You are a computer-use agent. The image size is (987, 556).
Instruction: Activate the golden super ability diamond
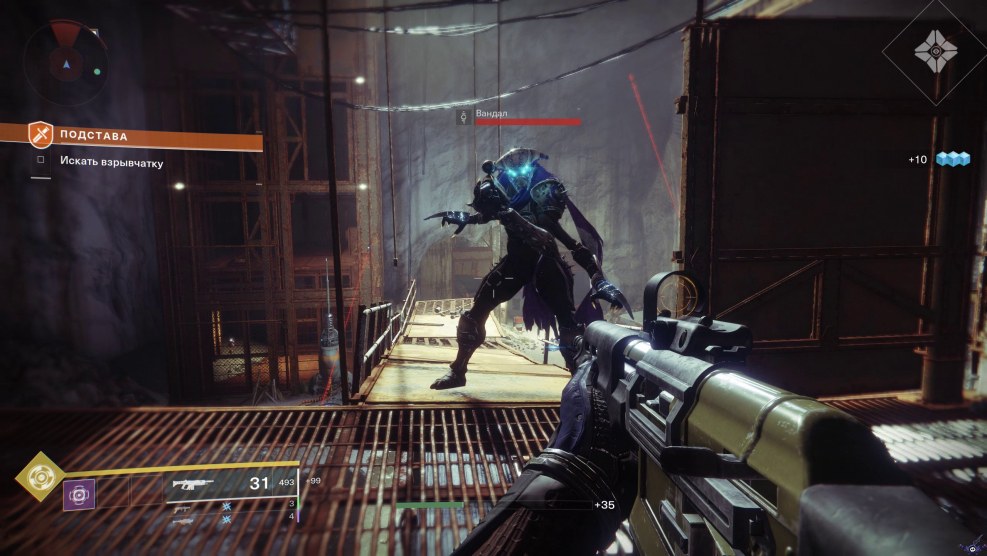(40, 477)
